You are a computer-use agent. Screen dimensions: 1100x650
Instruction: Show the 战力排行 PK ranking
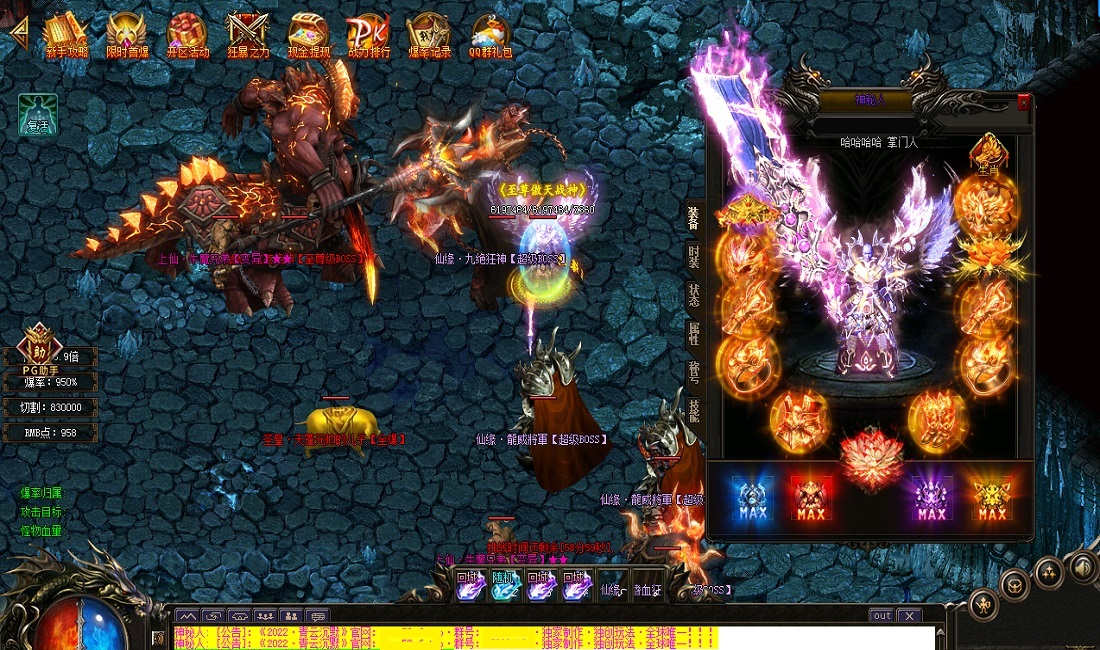(368, 35)
